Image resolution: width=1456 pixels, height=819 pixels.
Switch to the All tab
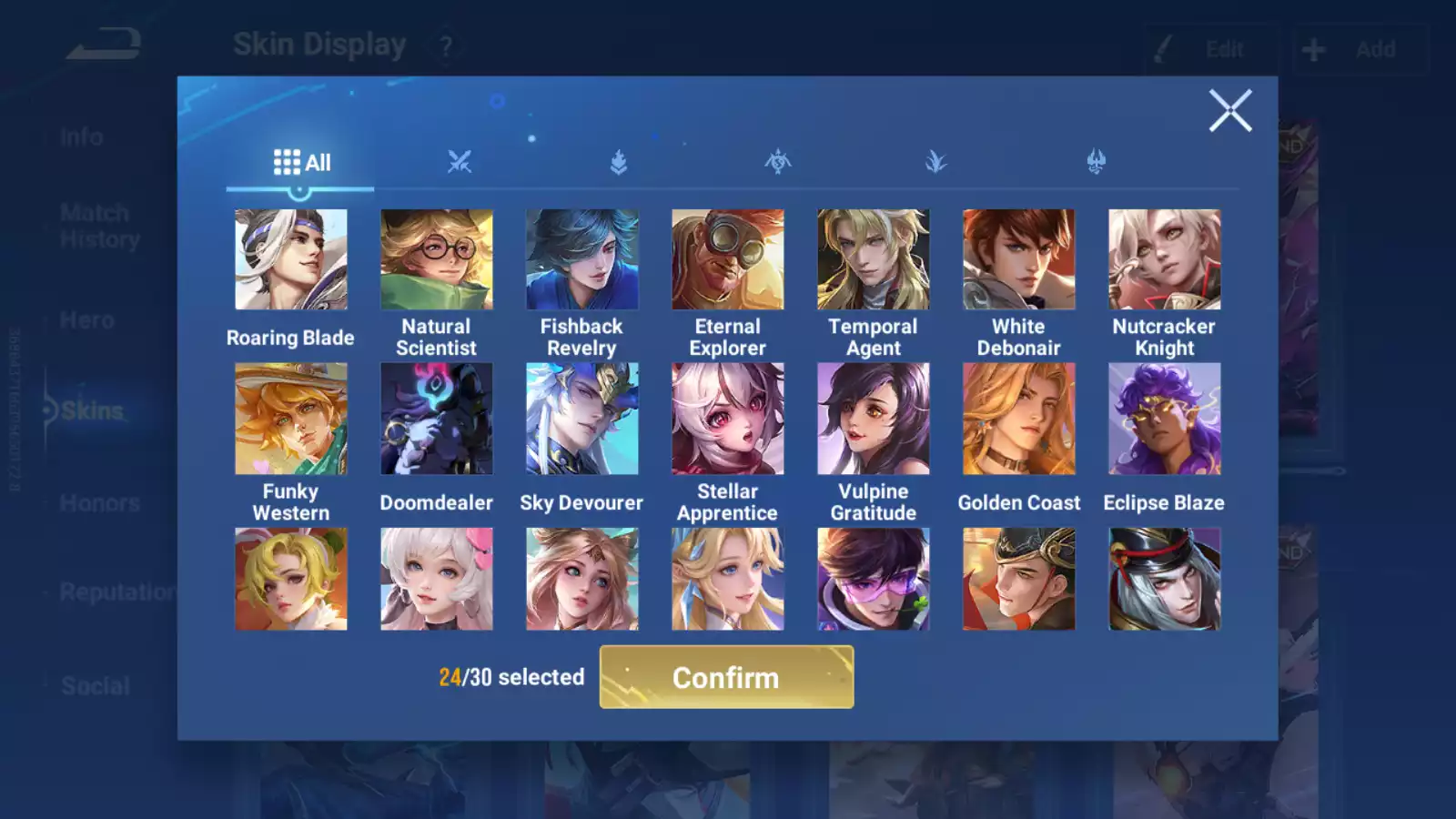pos(300,160)
